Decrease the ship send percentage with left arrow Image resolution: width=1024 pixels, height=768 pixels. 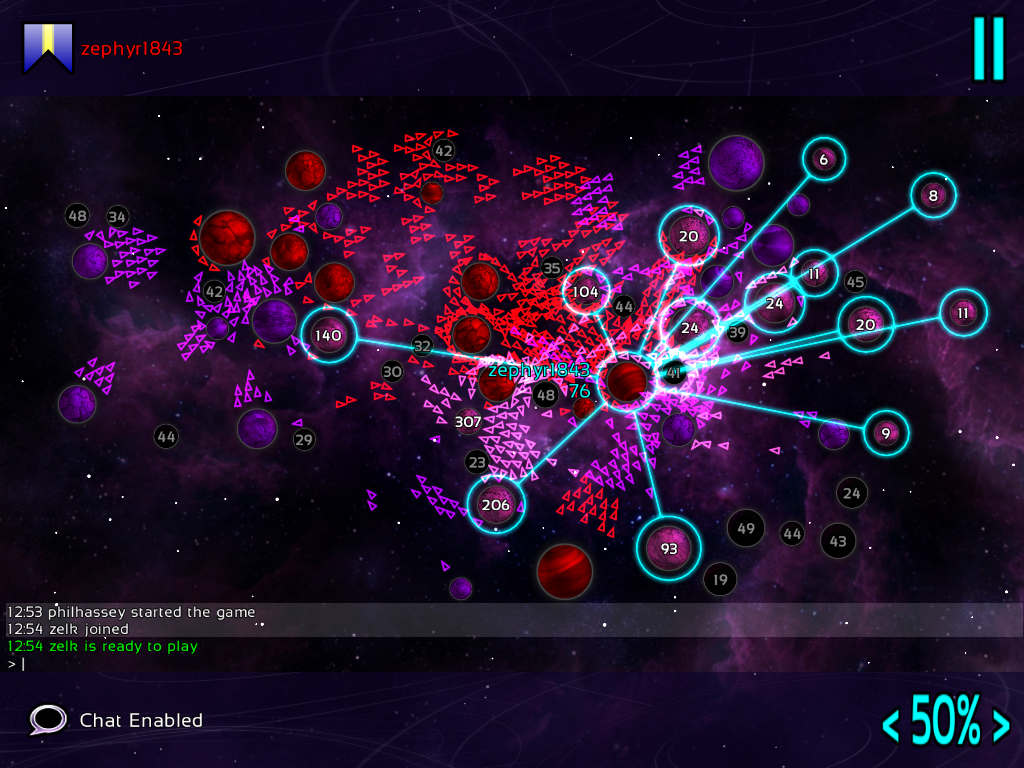tap(889, 724)
